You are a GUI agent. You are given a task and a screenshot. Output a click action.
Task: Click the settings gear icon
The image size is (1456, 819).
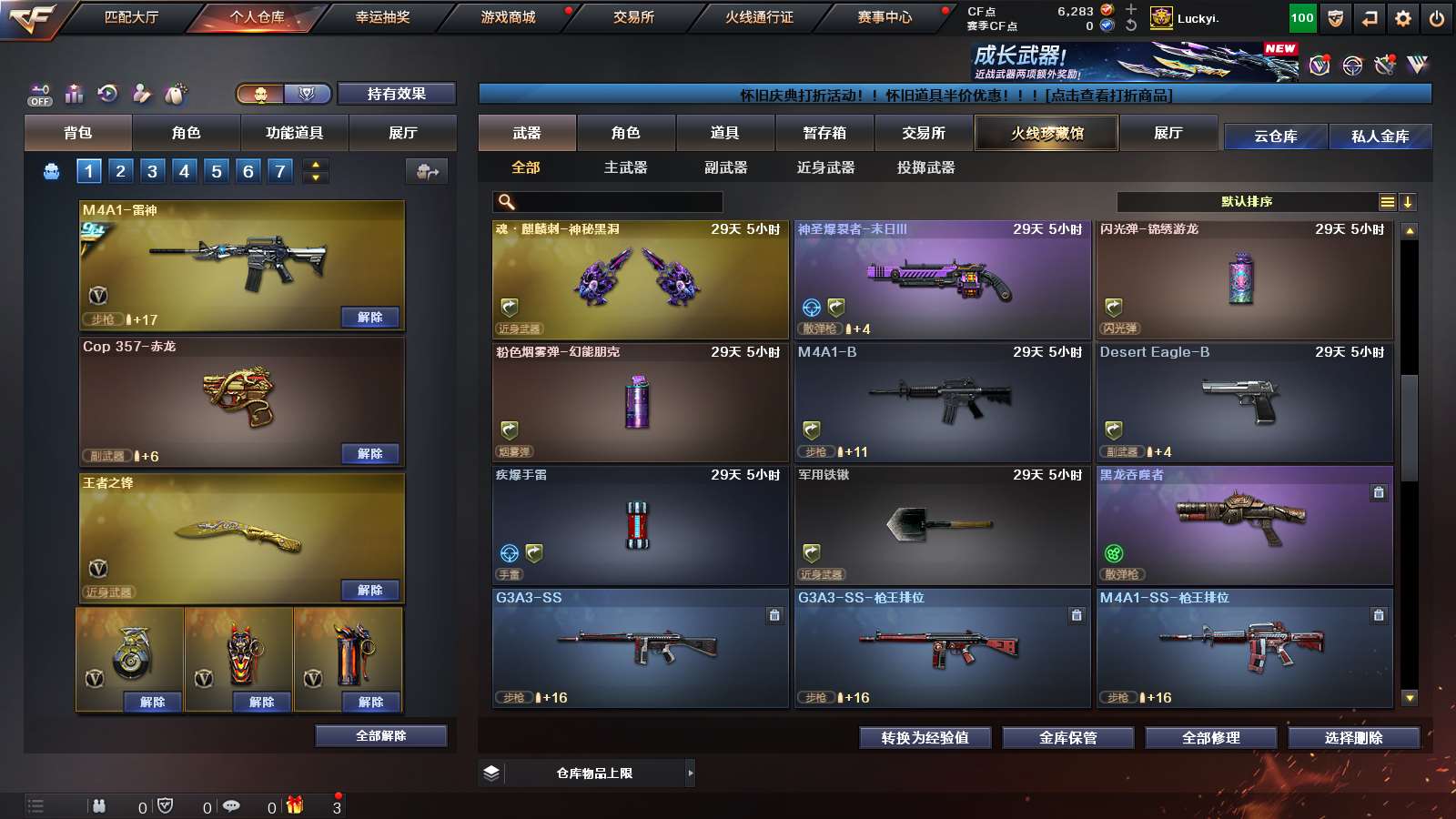point(1403,18)
